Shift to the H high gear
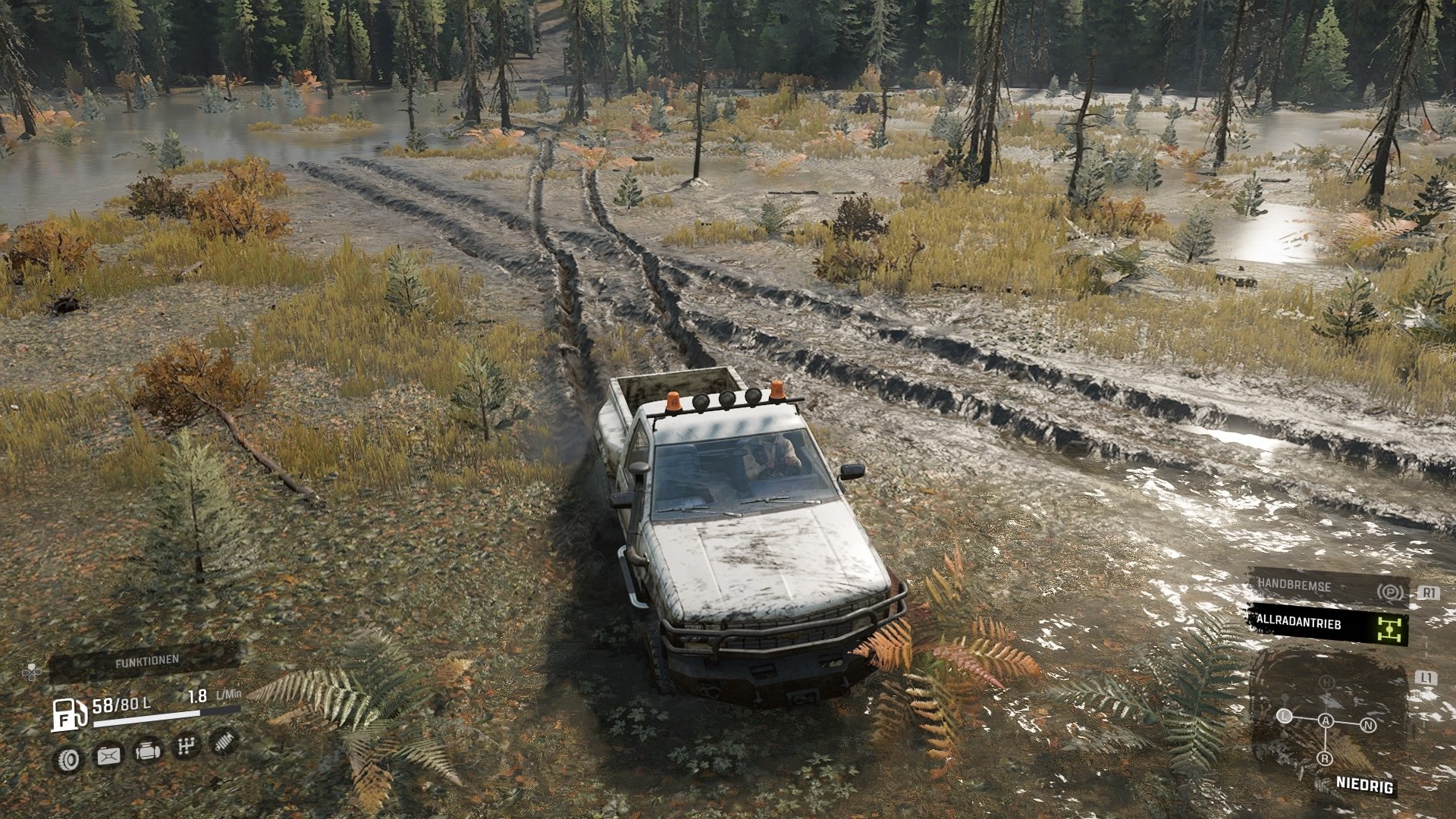Image resolution: width=1456 pixels, height=819 pixels. 1326,682
